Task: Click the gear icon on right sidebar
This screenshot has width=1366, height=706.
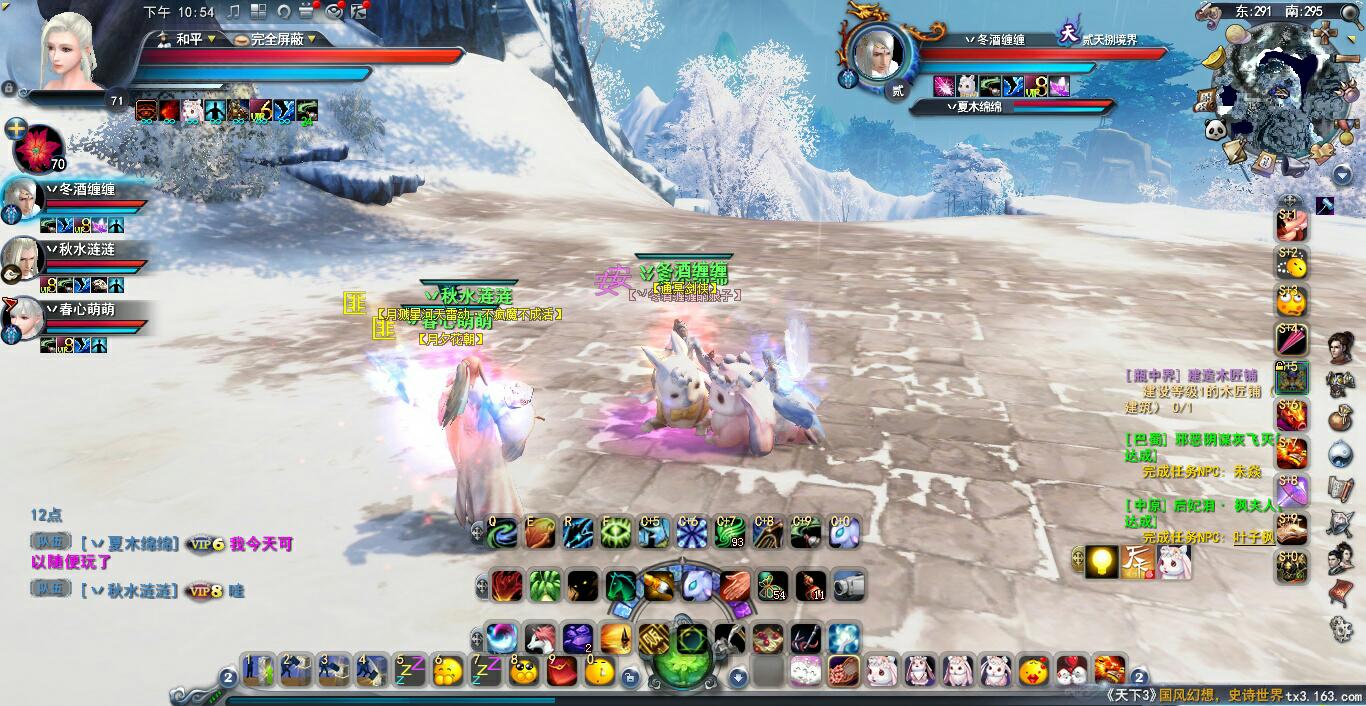Action: [x=1340, y=628]
